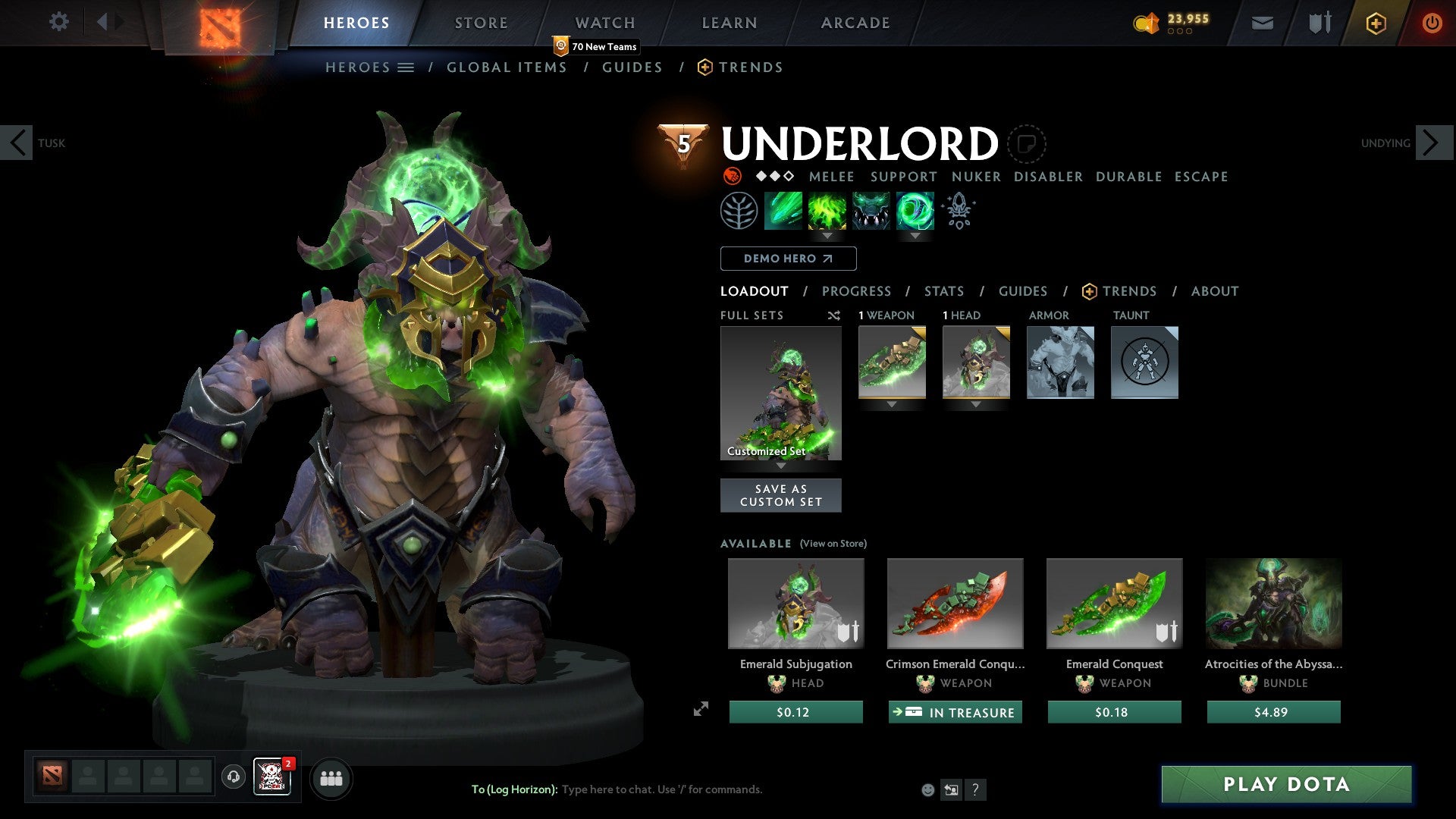Expand the chevron under the head slot

pos(975,404)
